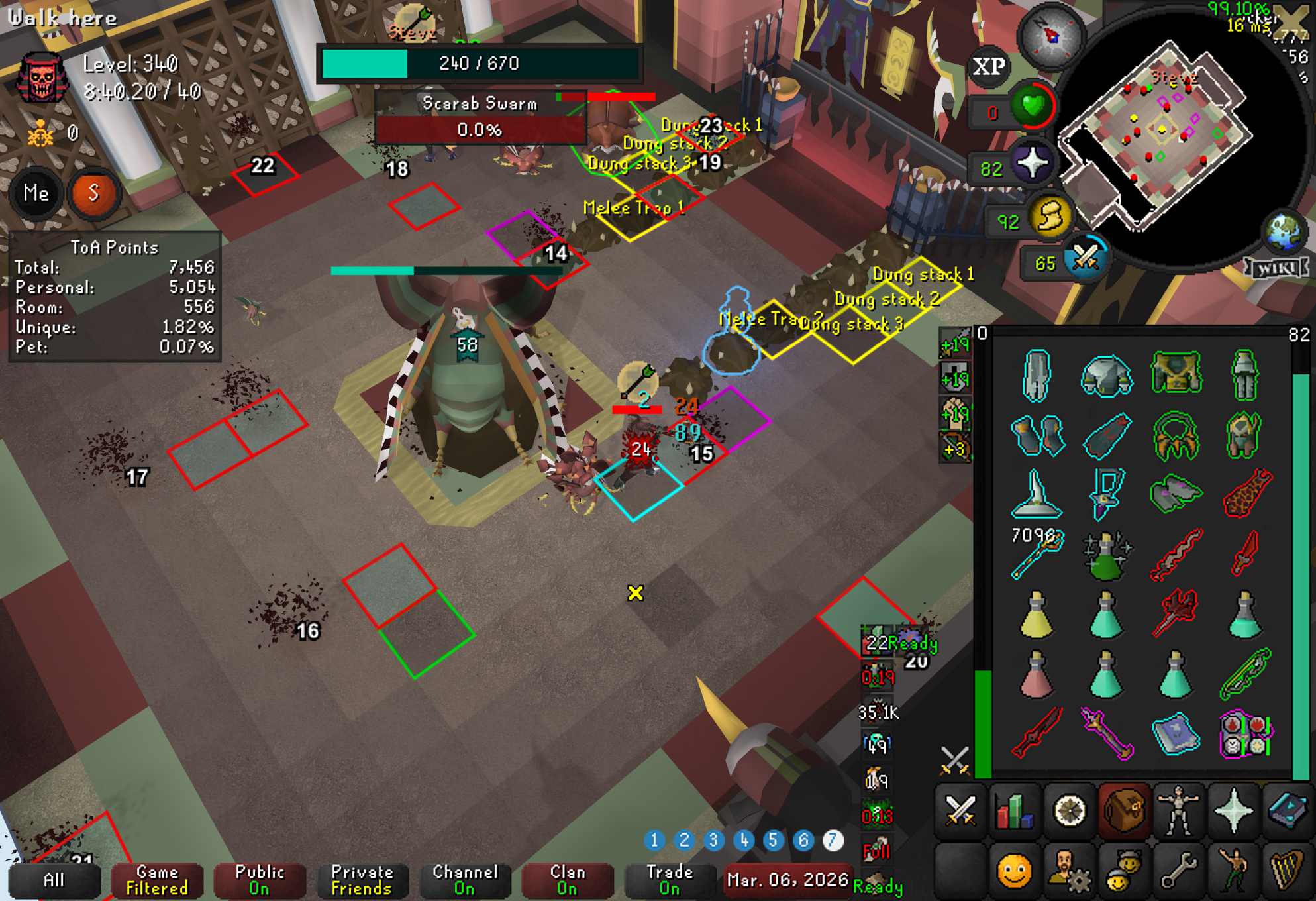The height and width of the screenshot is (901, 1316).
Task: Select the Clan chat tab
Action: pos(567,880)
